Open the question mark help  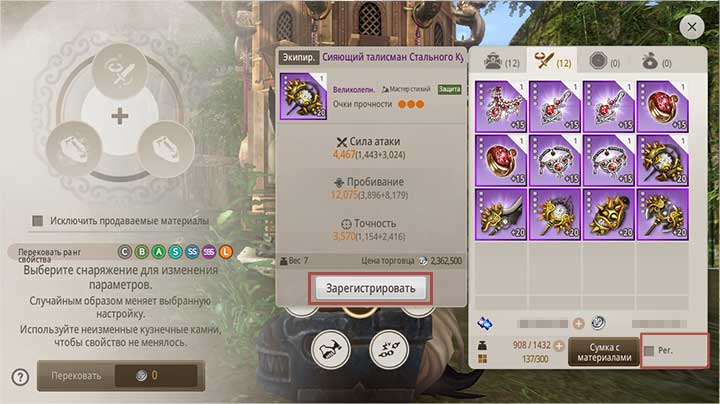click(19, 377)
